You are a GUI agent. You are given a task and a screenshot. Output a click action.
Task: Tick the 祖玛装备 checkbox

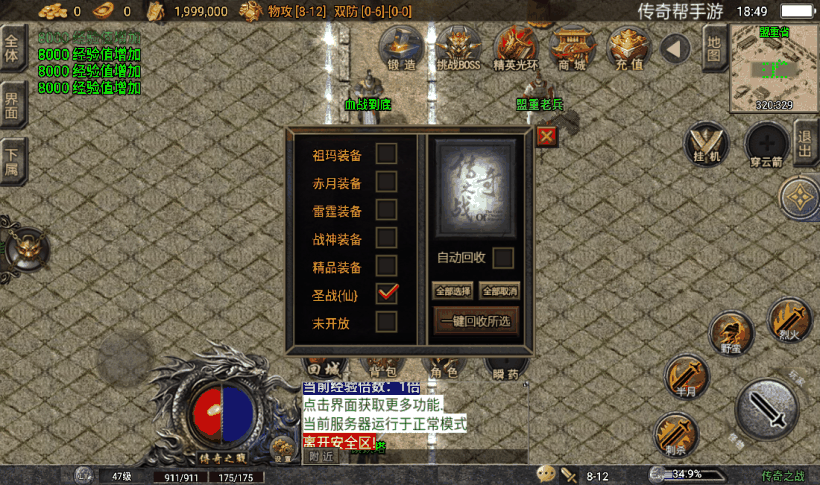pyautogui.click(x=386, y=154)
